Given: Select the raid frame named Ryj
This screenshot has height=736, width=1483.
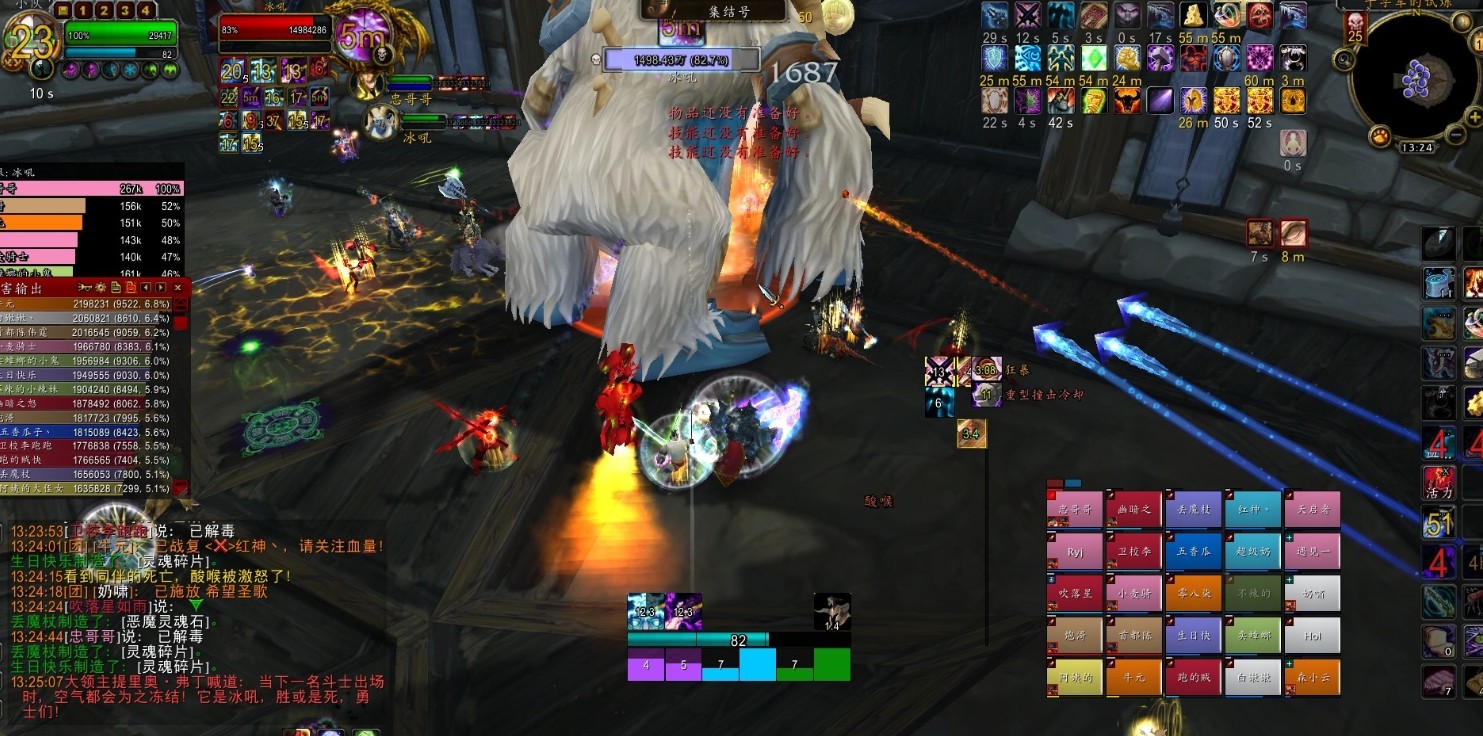Looking at the screenshot, I should click(1075, 551).
